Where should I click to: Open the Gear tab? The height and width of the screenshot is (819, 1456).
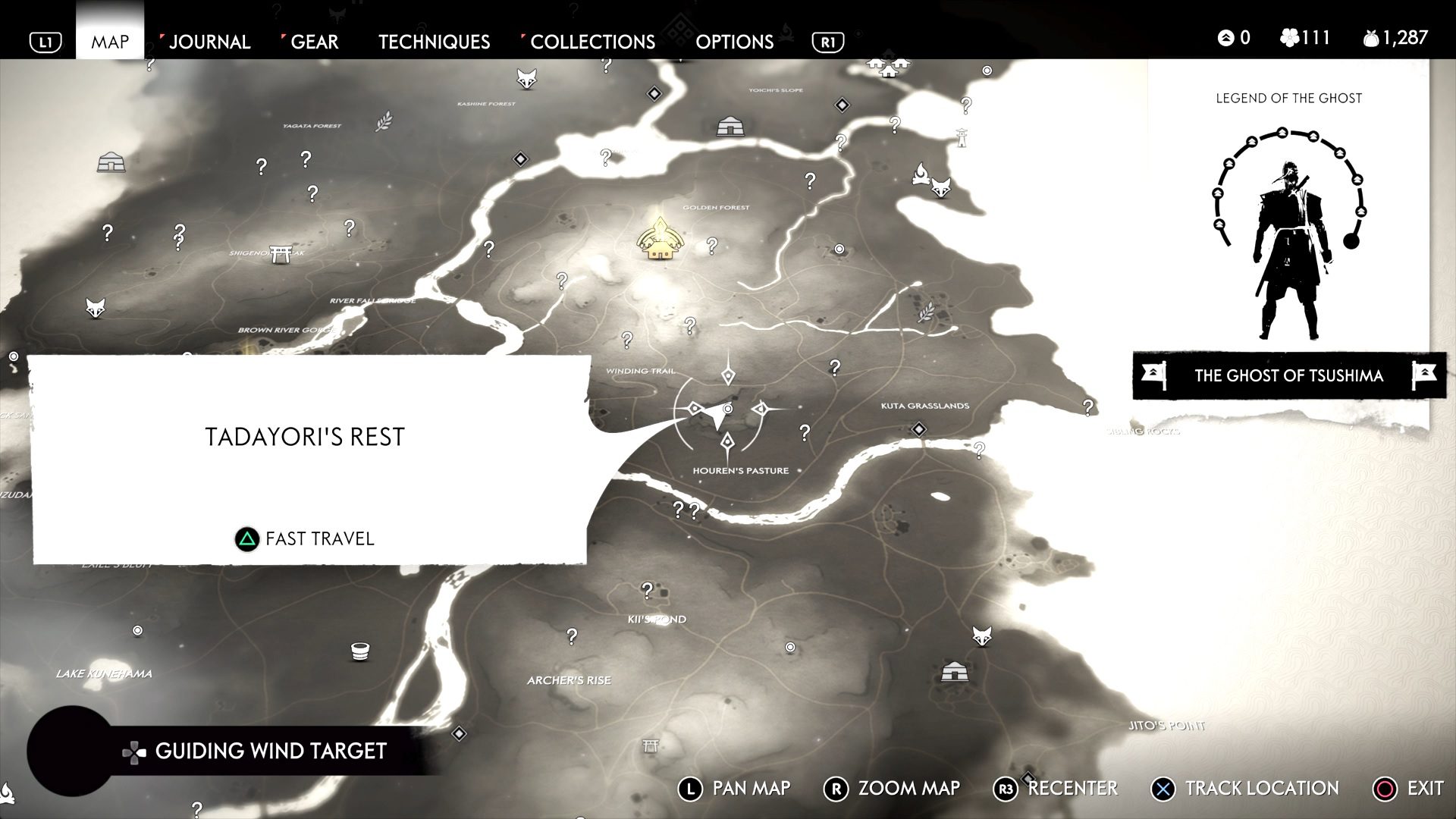tap(315, 42)
